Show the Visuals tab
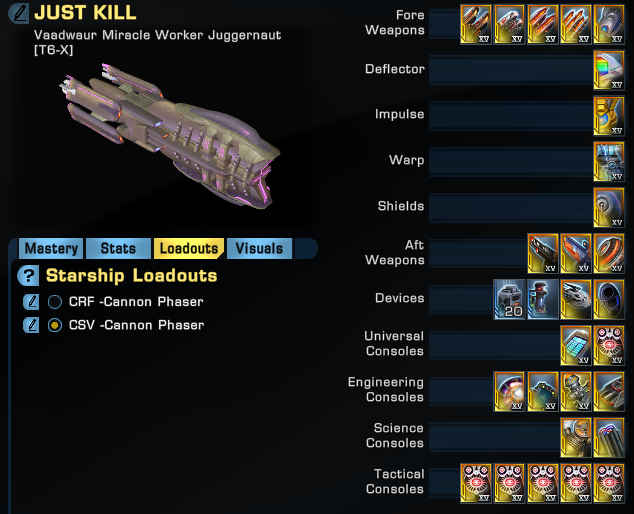 coord(258,249)
